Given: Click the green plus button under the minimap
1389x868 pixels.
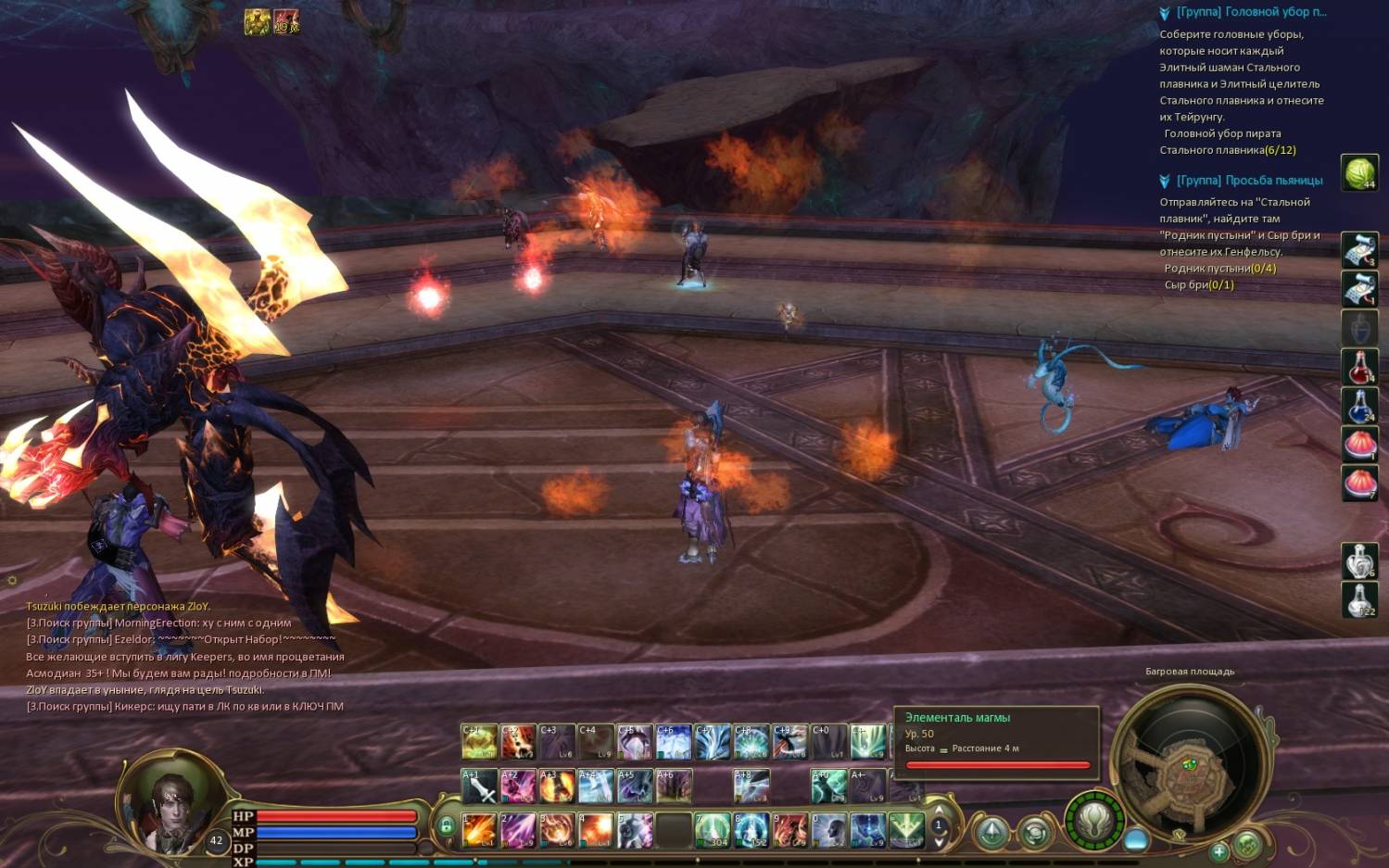Looking at the screenshot, I should pyautogui.click(x=1219, y=850).
